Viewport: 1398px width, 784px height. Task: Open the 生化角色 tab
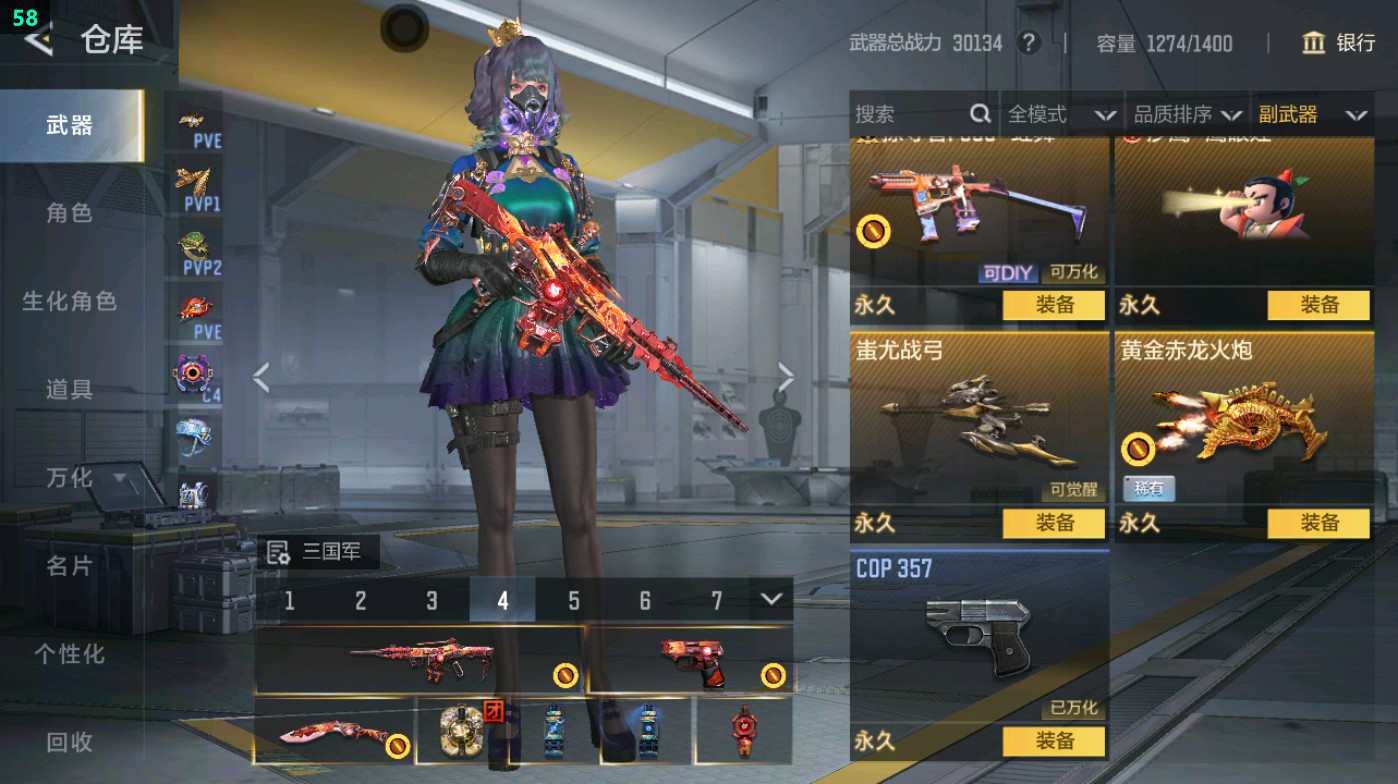[x=70, y=301]
